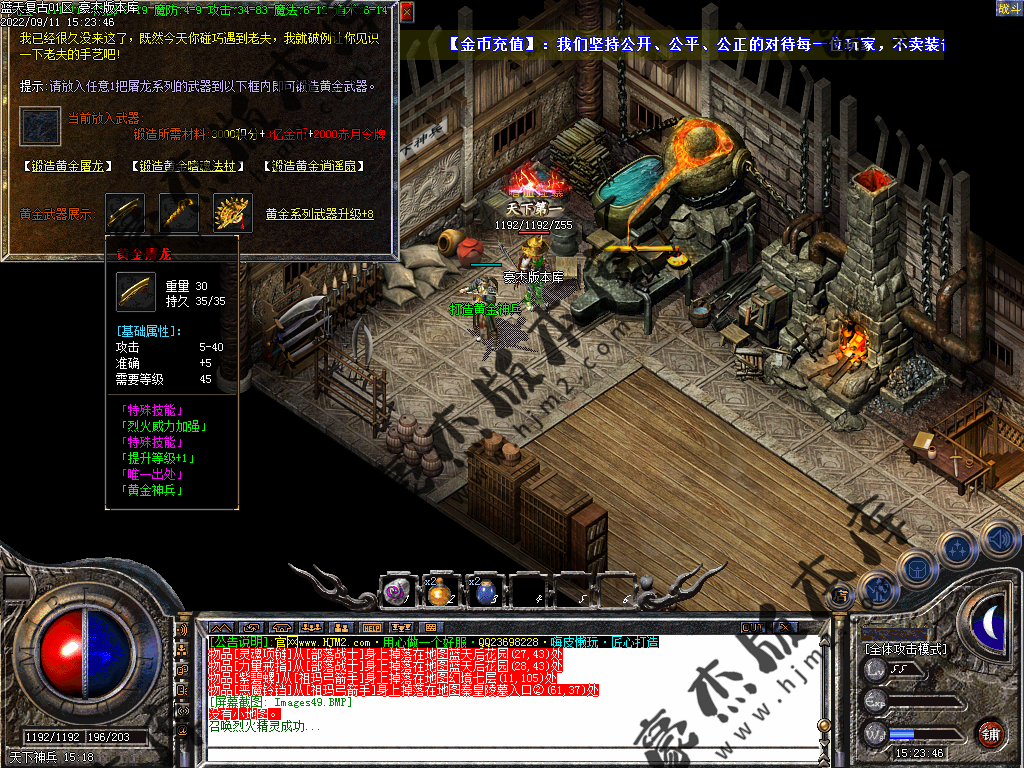Use the orange potion in hotbar

point(439,591)
